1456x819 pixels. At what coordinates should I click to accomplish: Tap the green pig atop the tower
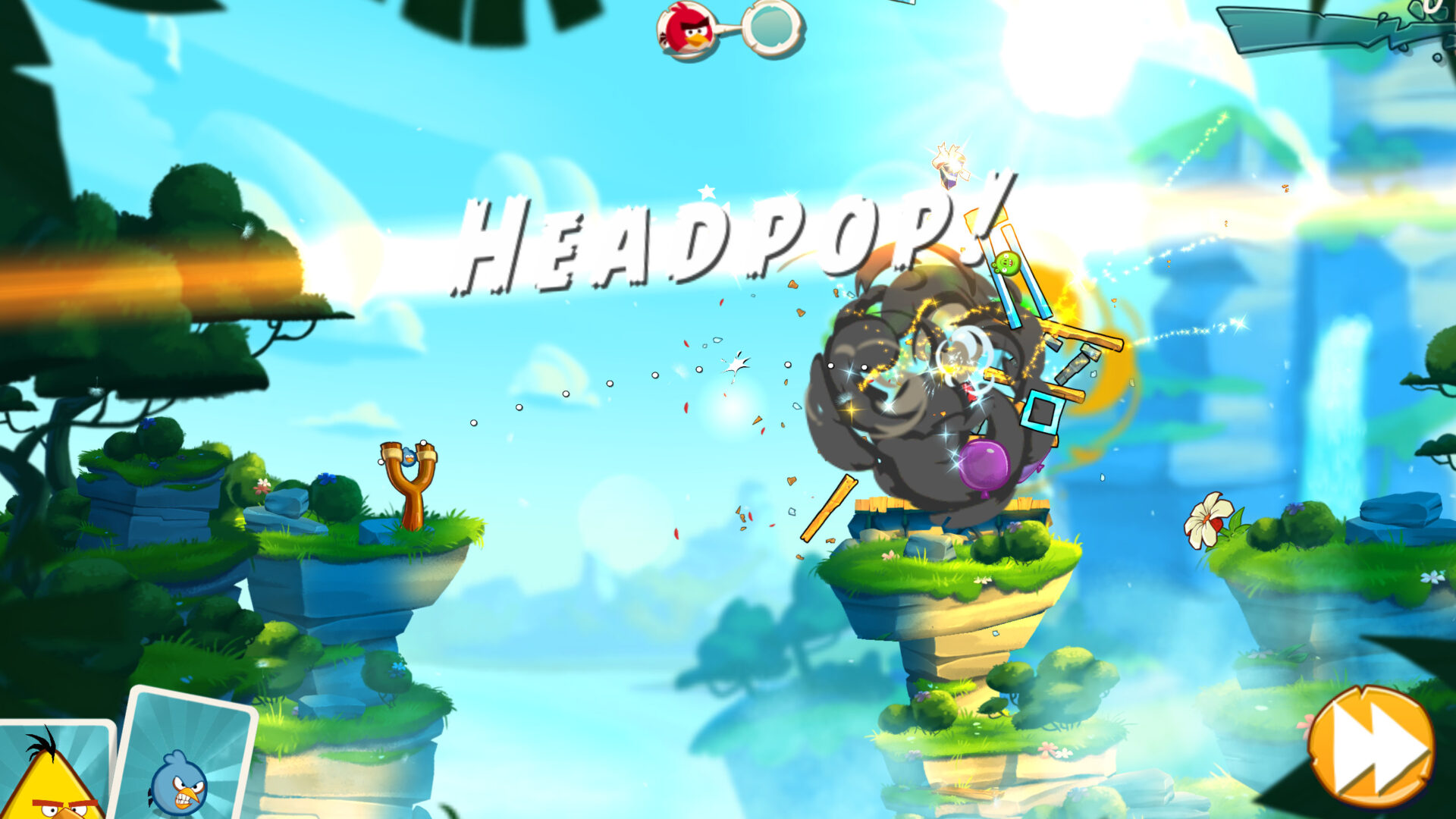pyautogui.click(x=1006, y=262)
